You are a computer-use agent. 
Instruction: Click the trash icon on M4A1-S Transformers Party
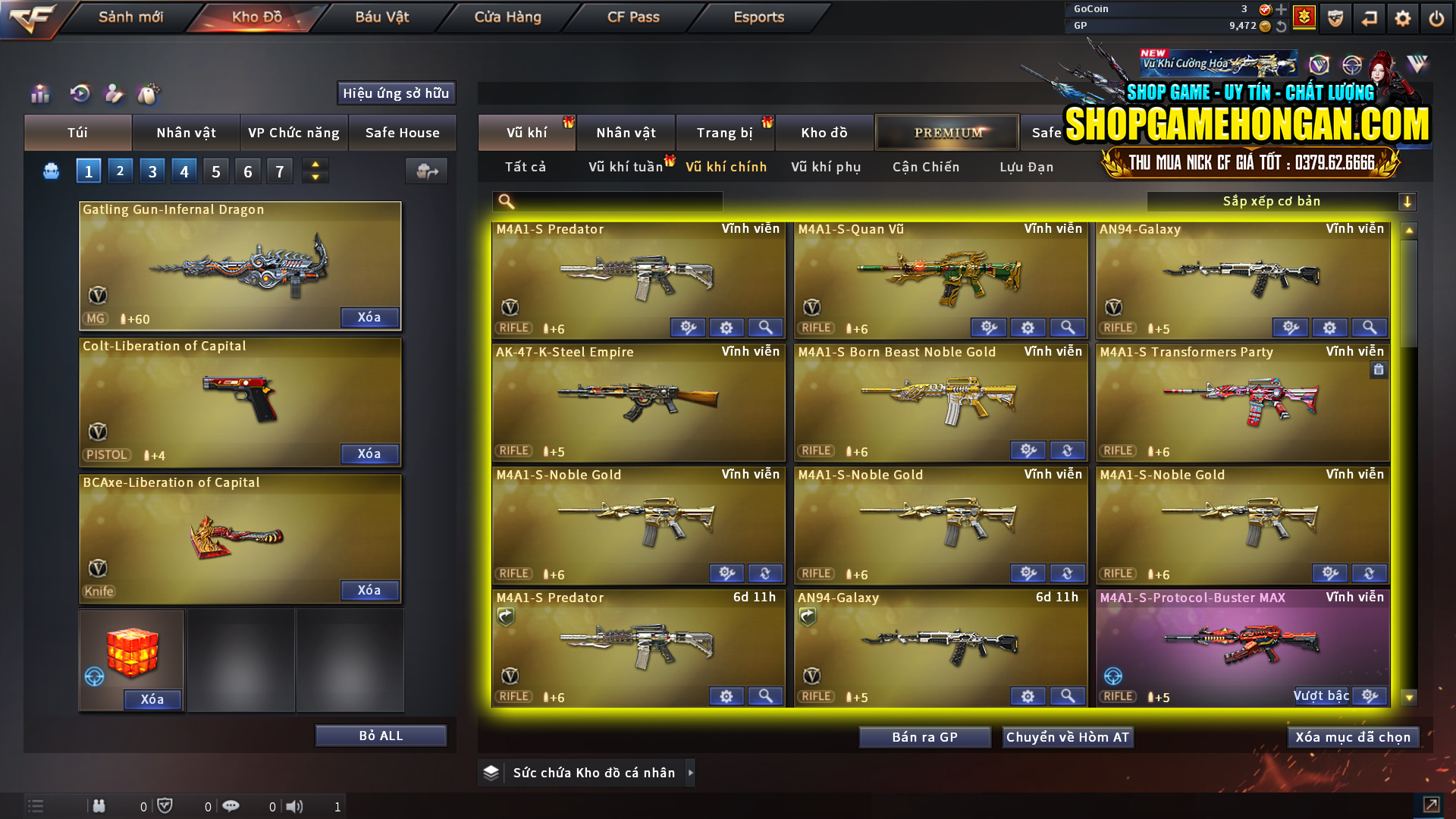point(1379,369)
